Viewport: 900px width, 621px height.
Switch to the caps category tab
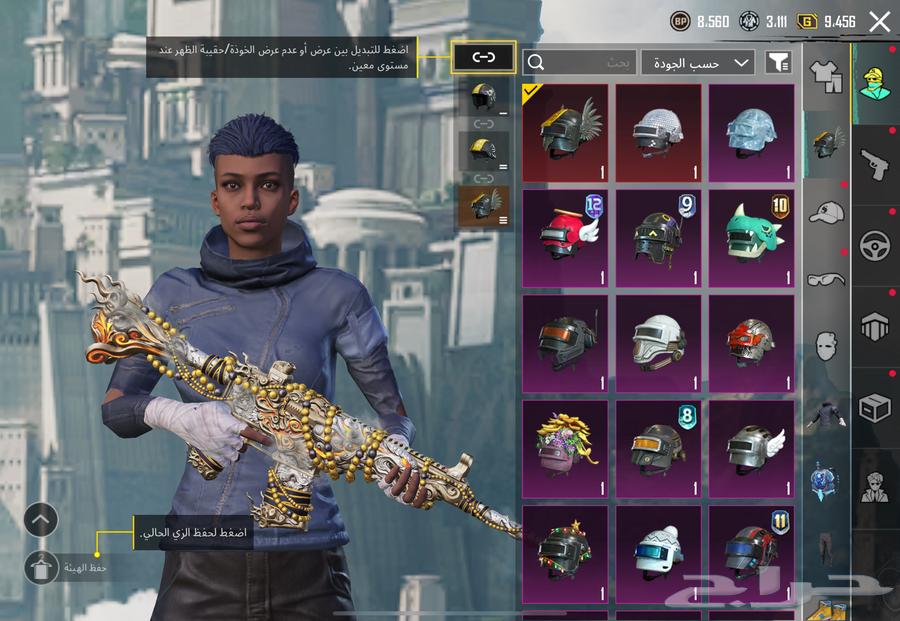pyautogui.click(x=826, y=213)
